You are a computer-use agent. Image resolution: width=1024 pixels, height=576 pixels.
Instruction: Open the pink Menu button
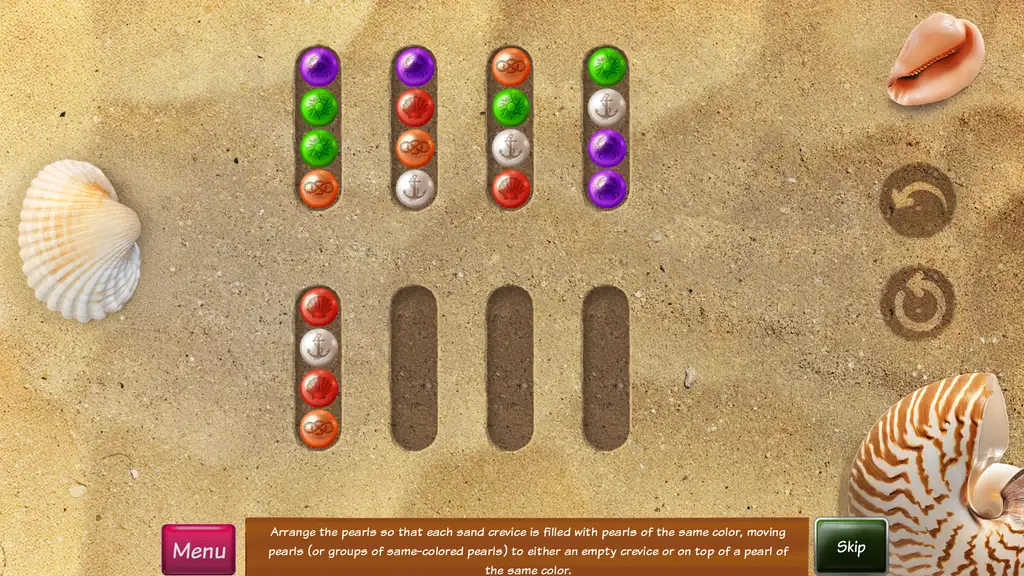[x=198, y=549]
